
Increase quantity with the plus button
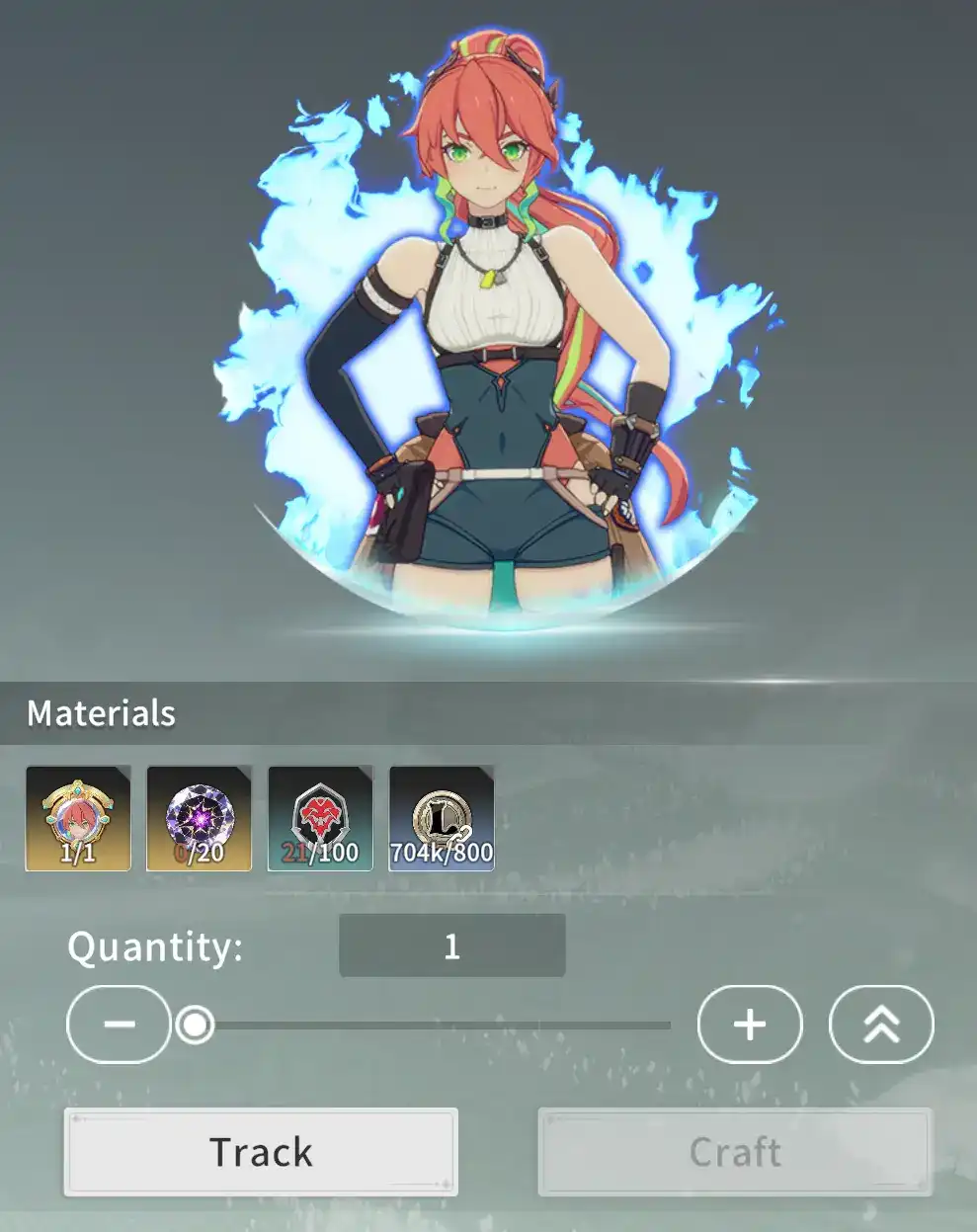(750, 1024)
